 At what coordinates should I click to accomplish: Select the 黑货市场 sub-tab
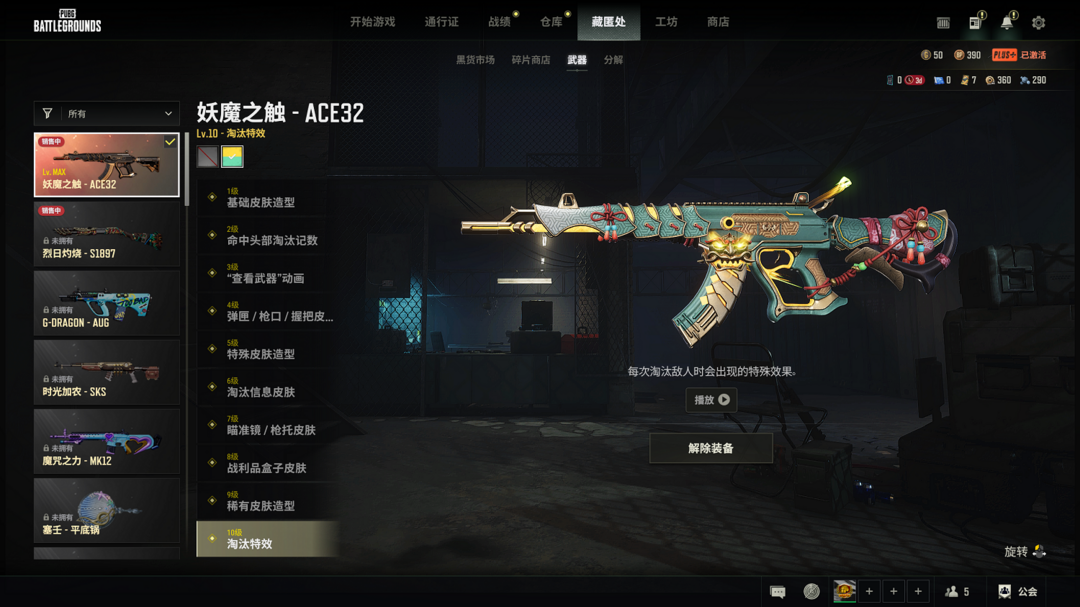pos(475,60)
